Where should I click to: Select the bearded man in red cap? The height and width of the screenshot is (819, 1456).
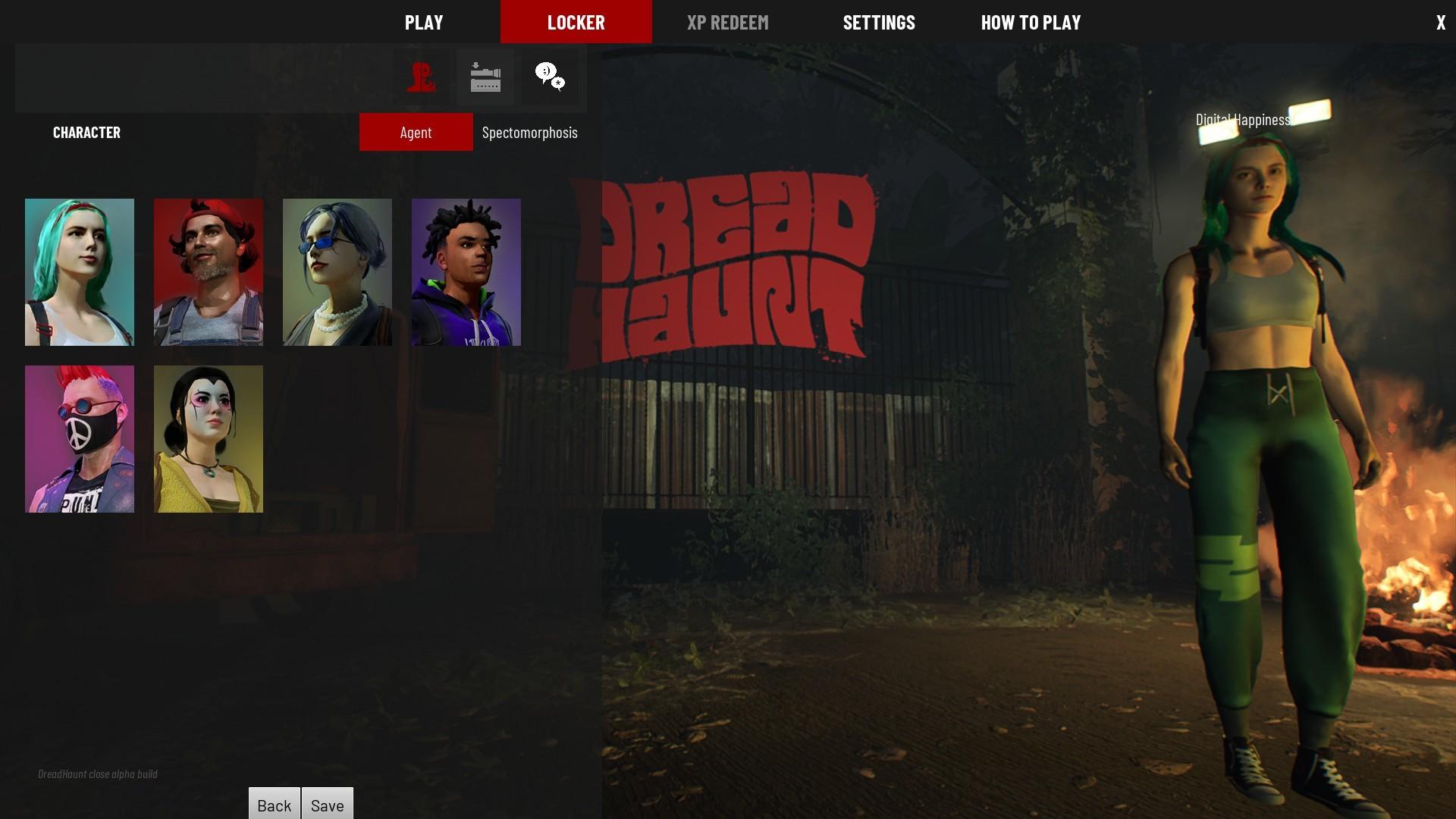(x=208, y=271)
